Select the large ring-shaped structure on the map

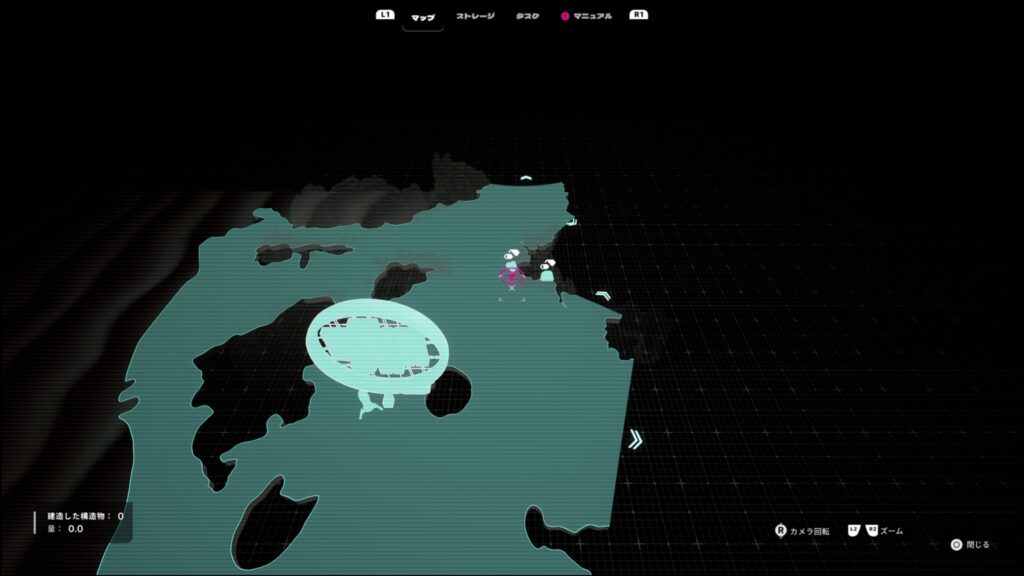click(377, 347)
